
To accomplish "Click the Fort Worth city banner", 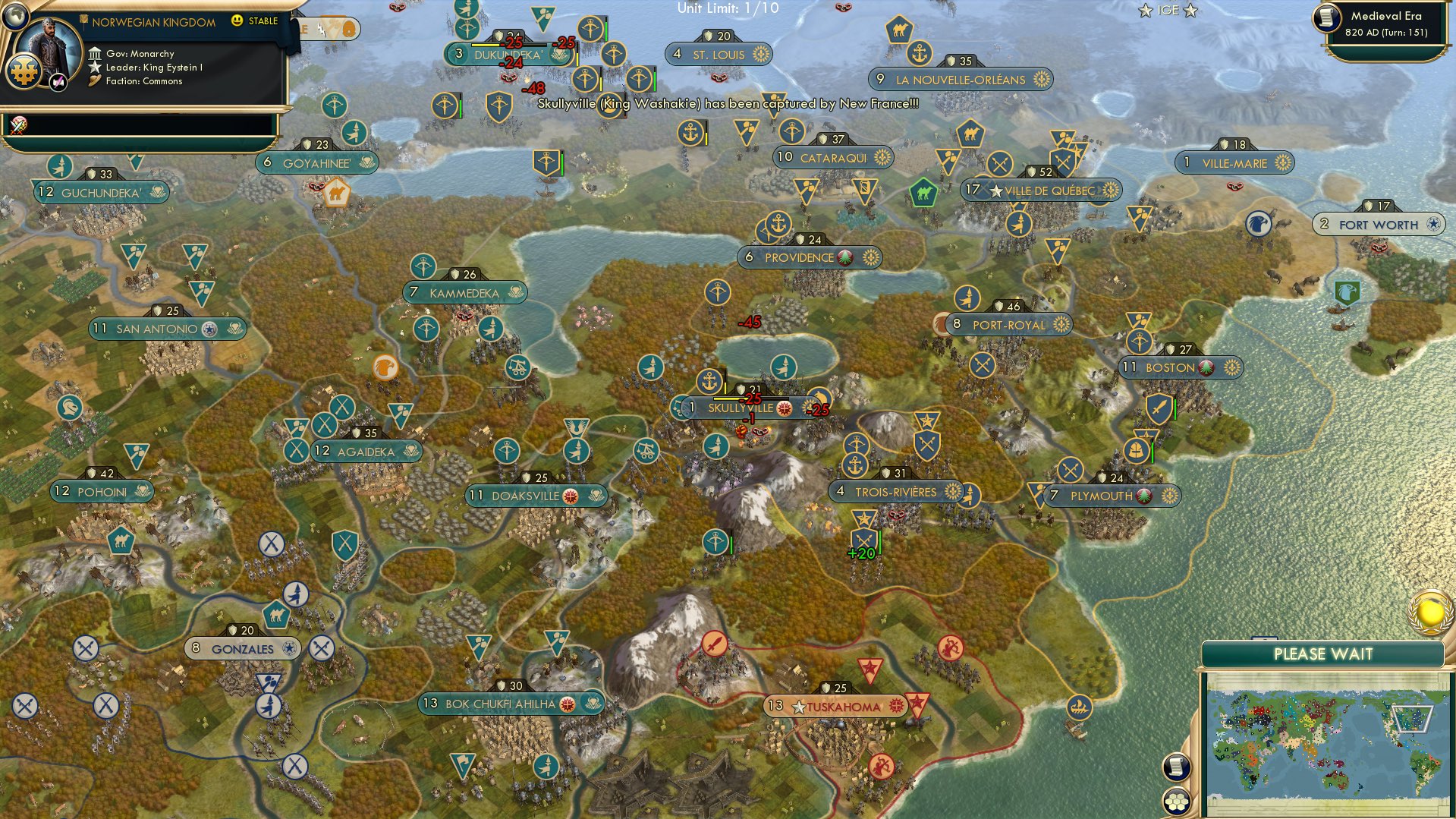I will pos(1378,225).
